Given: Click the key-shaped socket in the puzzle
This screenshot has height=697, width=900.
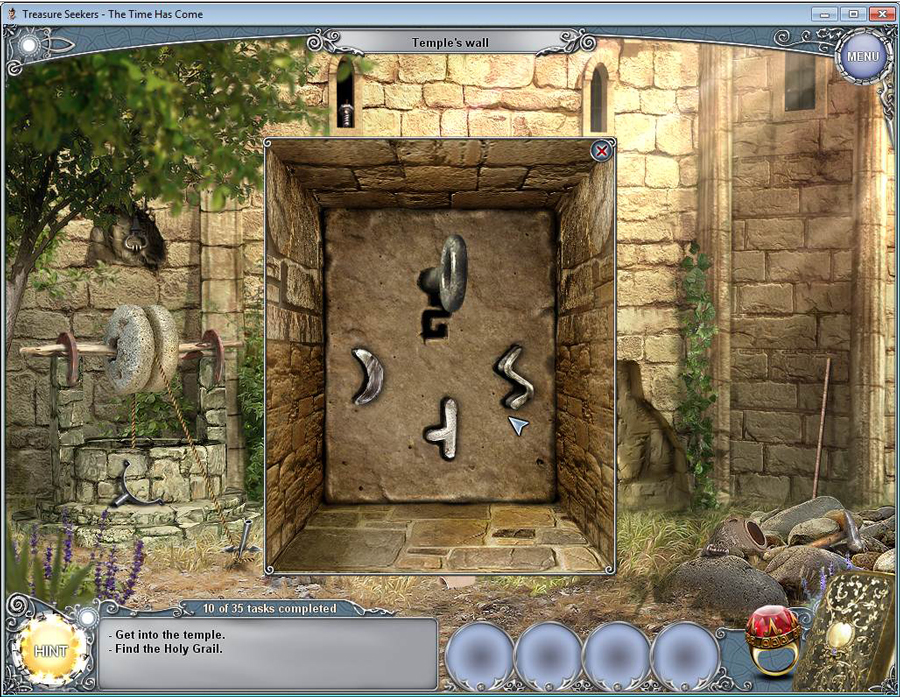Looking at the screenshot, I should (443, 284).
